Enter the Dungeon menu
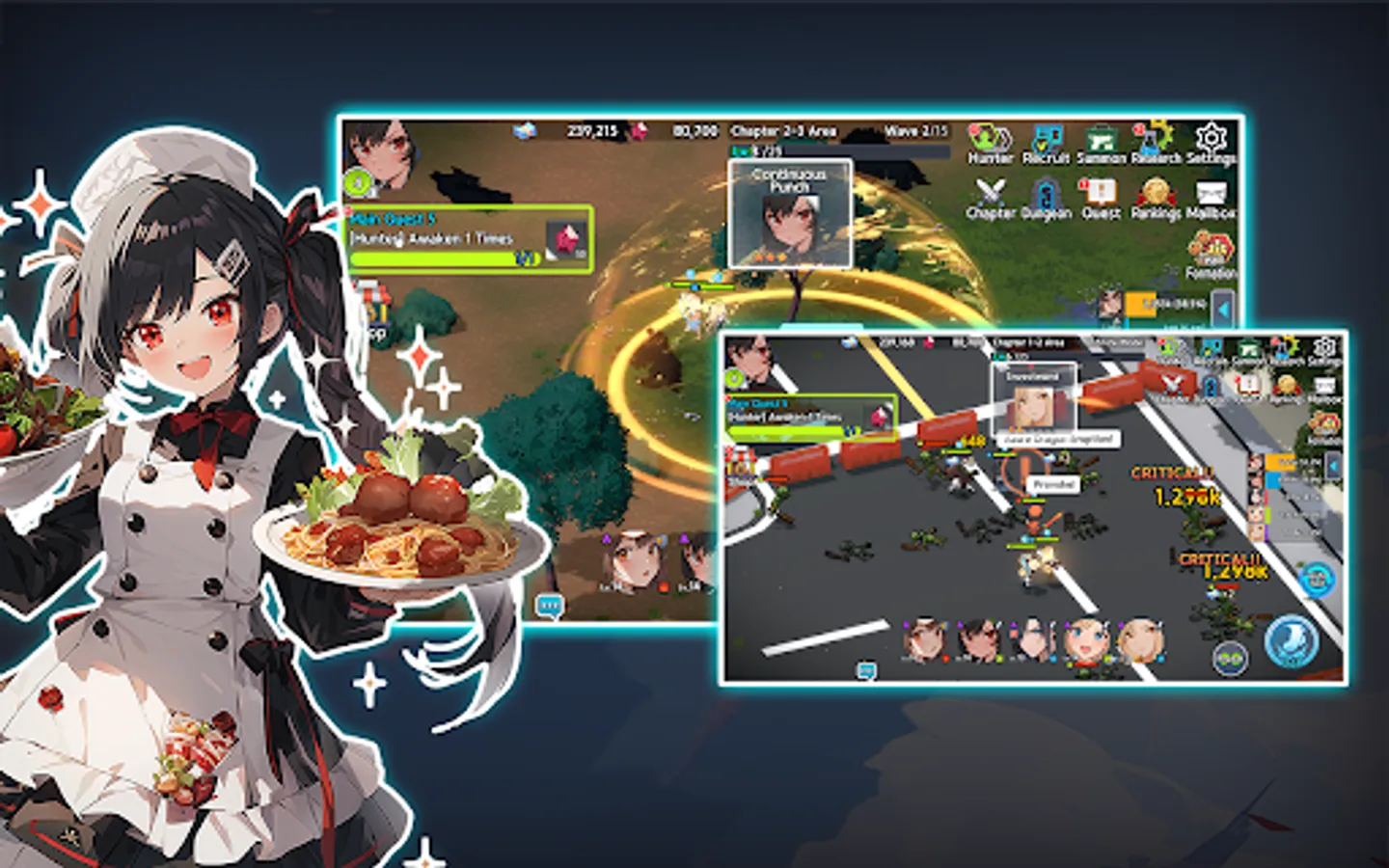 (x=1045, y=193)
